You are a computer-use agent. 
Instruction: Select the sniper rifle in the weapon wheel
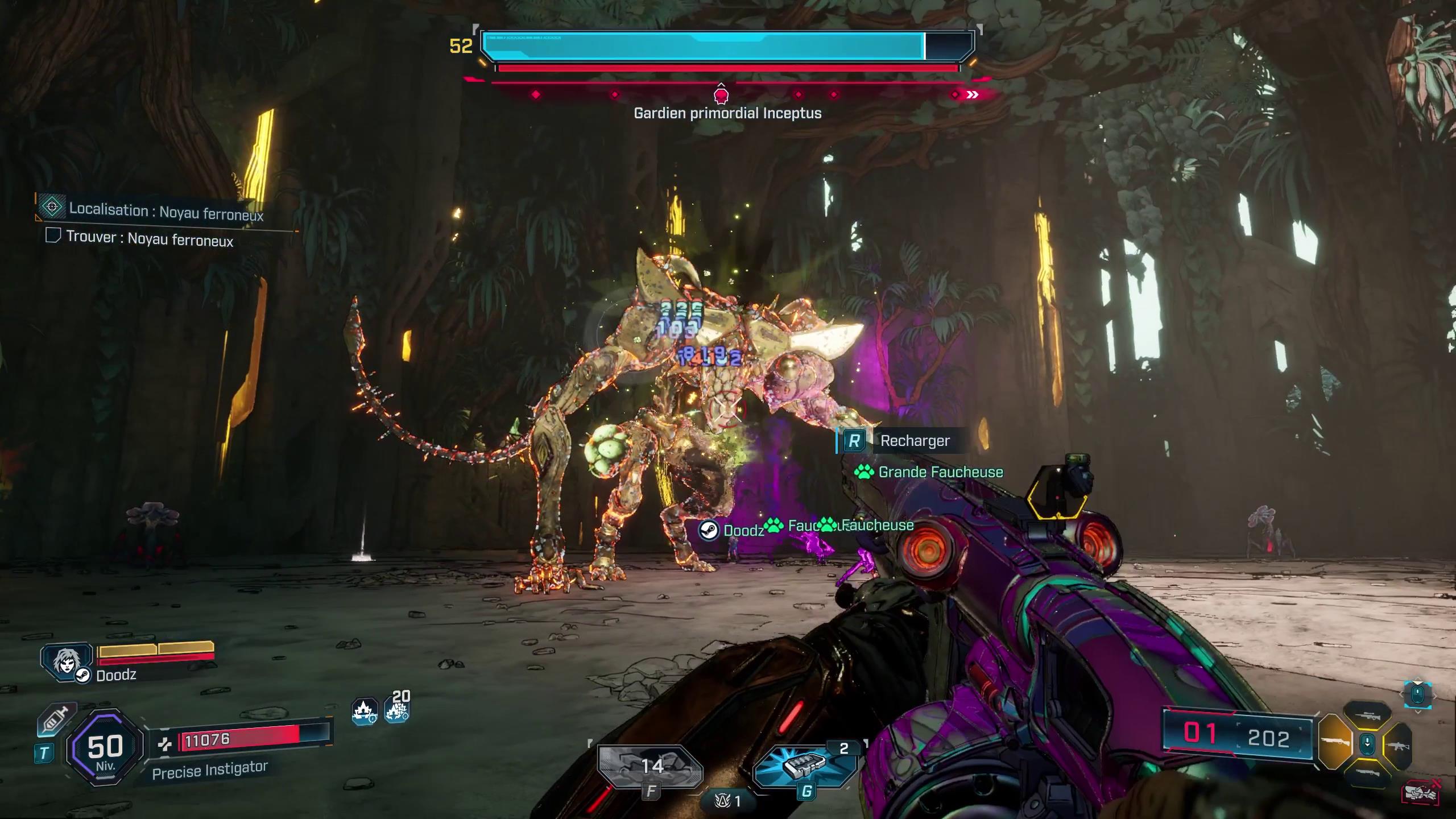coord(1368,717)
